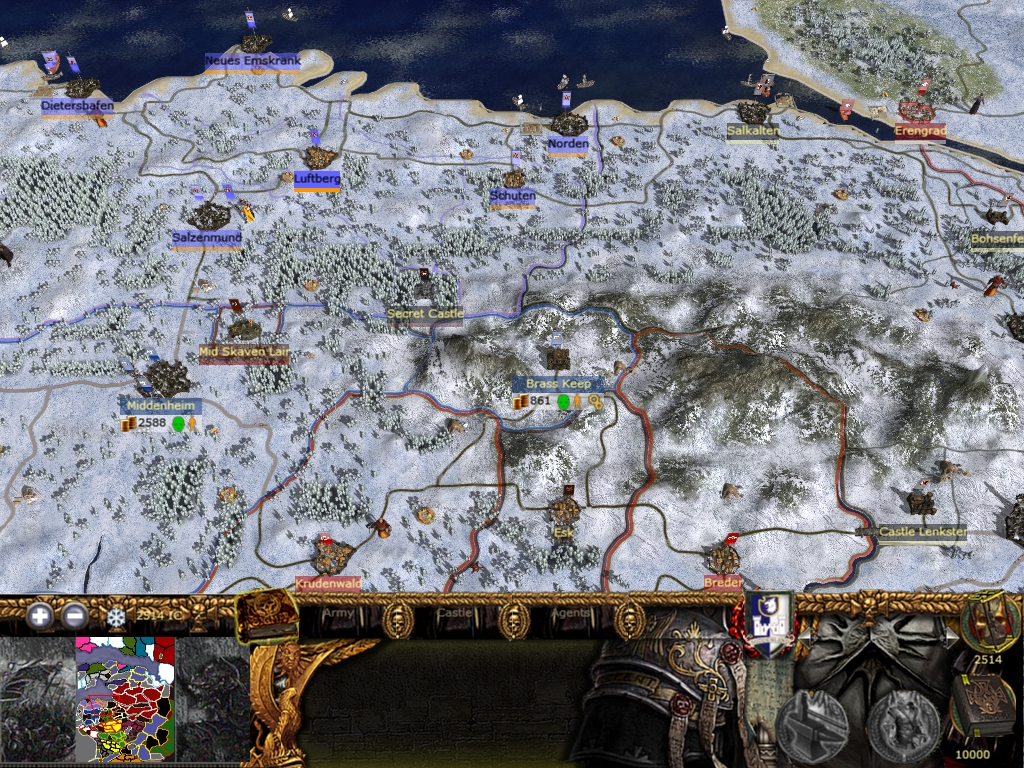Switch to the Agents tab
1024x768 pixels.
(570, 612)
